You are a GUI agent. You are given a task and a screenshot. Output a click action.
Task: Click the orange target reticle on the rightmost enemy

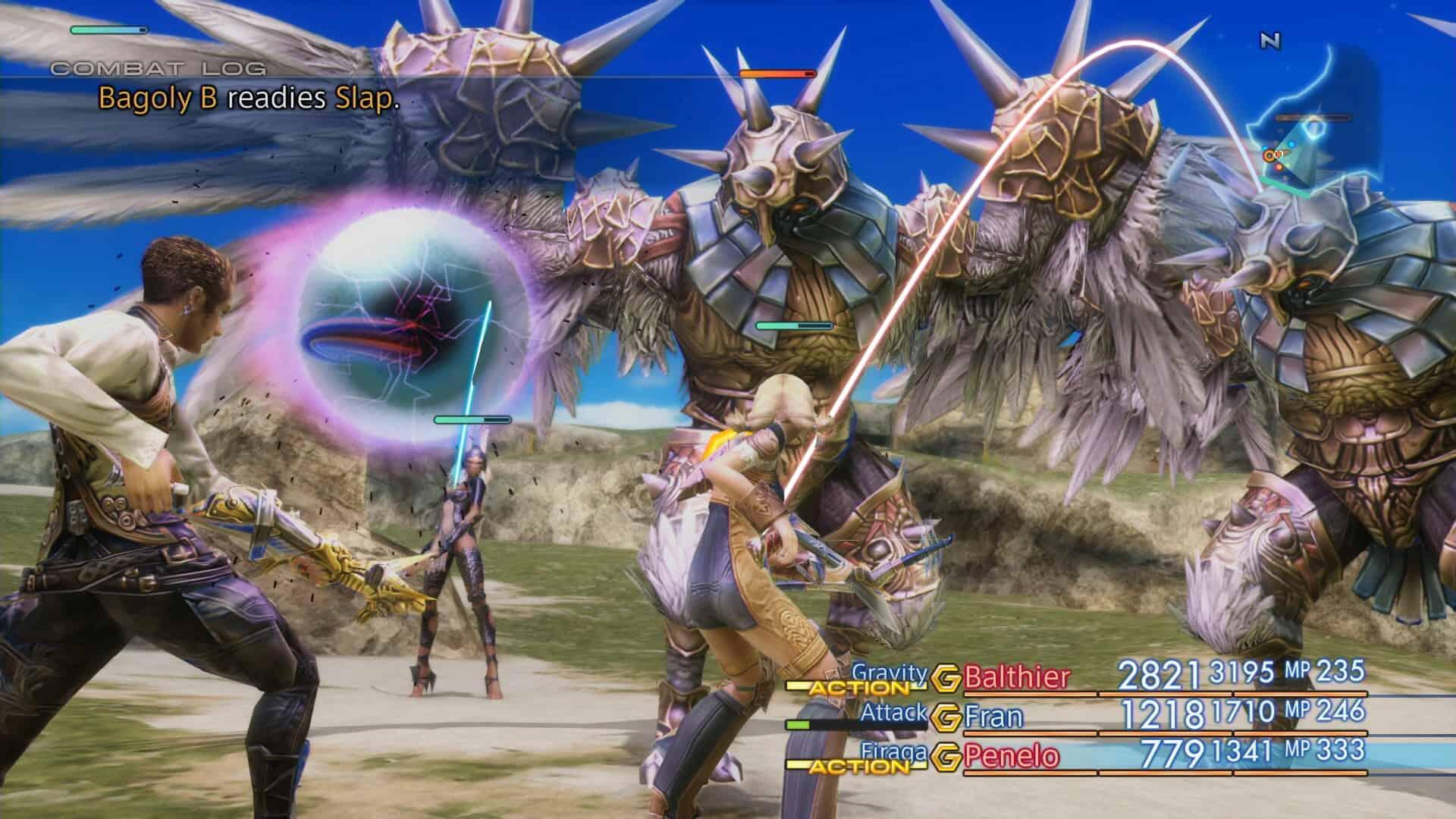point(1269,155)
